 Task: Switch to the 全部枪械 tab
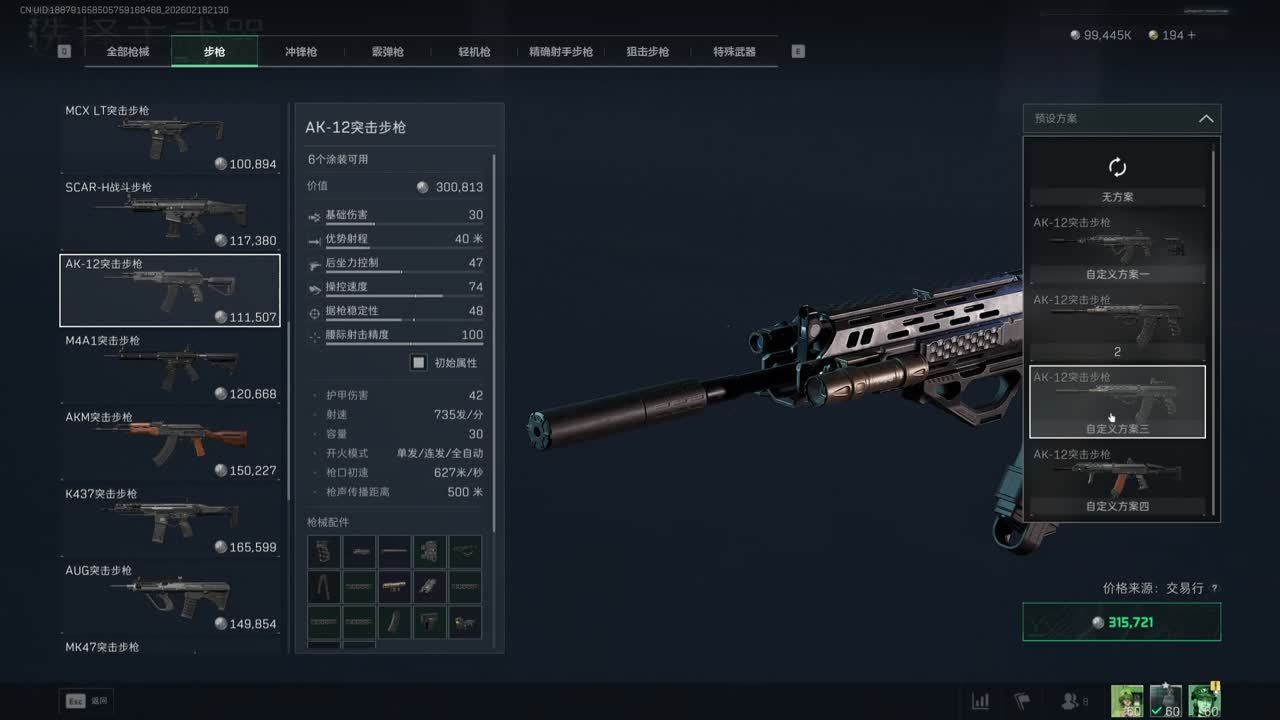point(128,52)
